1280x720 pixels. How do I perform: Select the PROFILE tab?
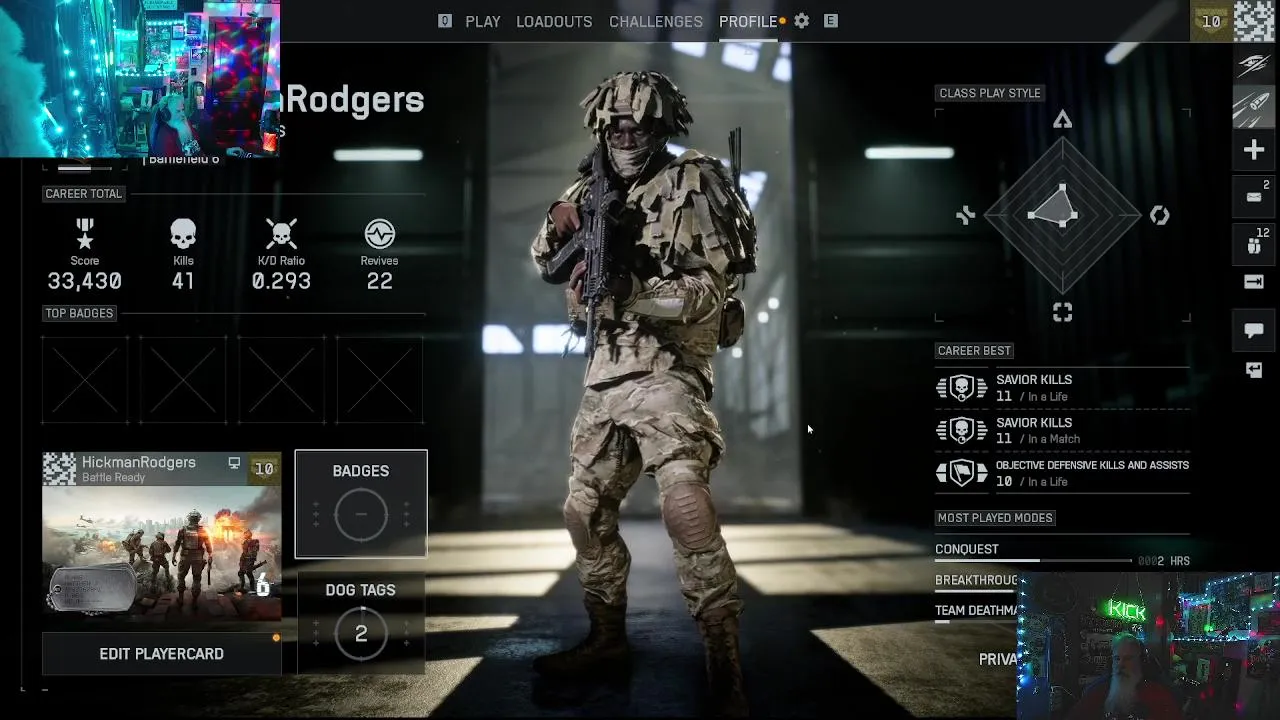coord(748,21)
